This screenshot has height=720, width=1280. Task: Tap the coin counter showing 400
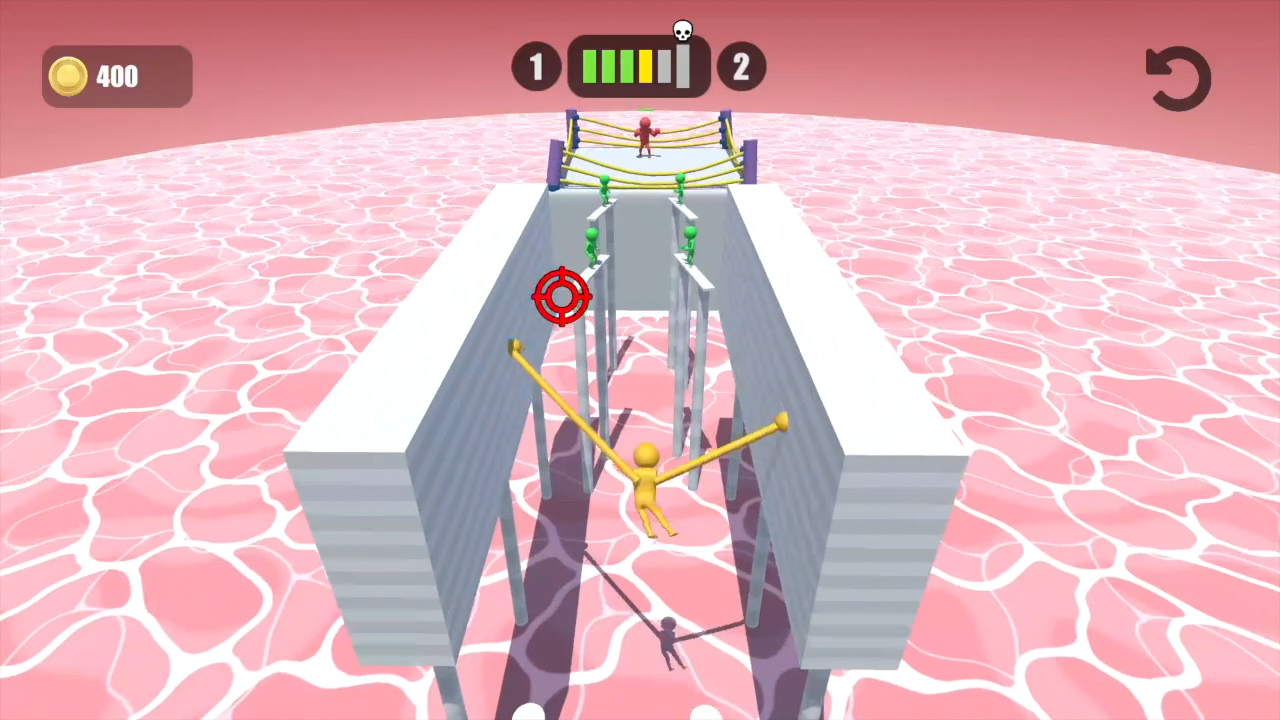117,76
